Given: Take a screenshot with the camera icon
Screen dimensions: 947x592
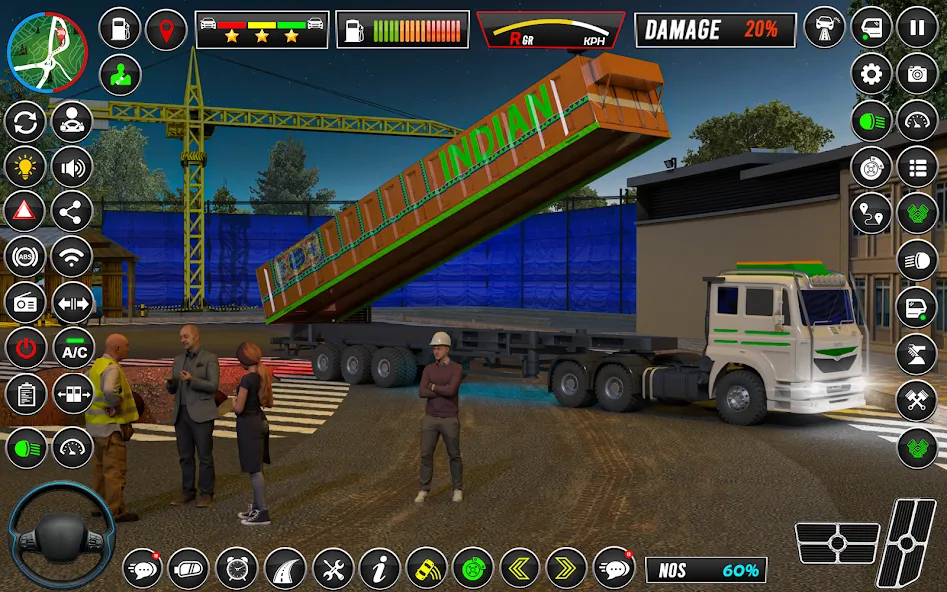Looking at the screenshot, I should click(x=916, y=74).
